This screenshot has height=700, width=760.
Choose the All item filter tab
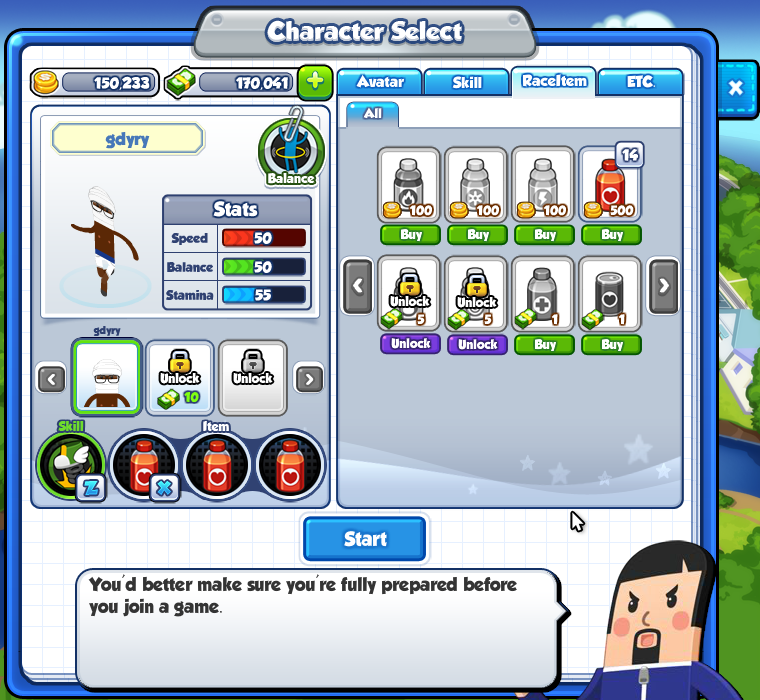coord(372,113)
